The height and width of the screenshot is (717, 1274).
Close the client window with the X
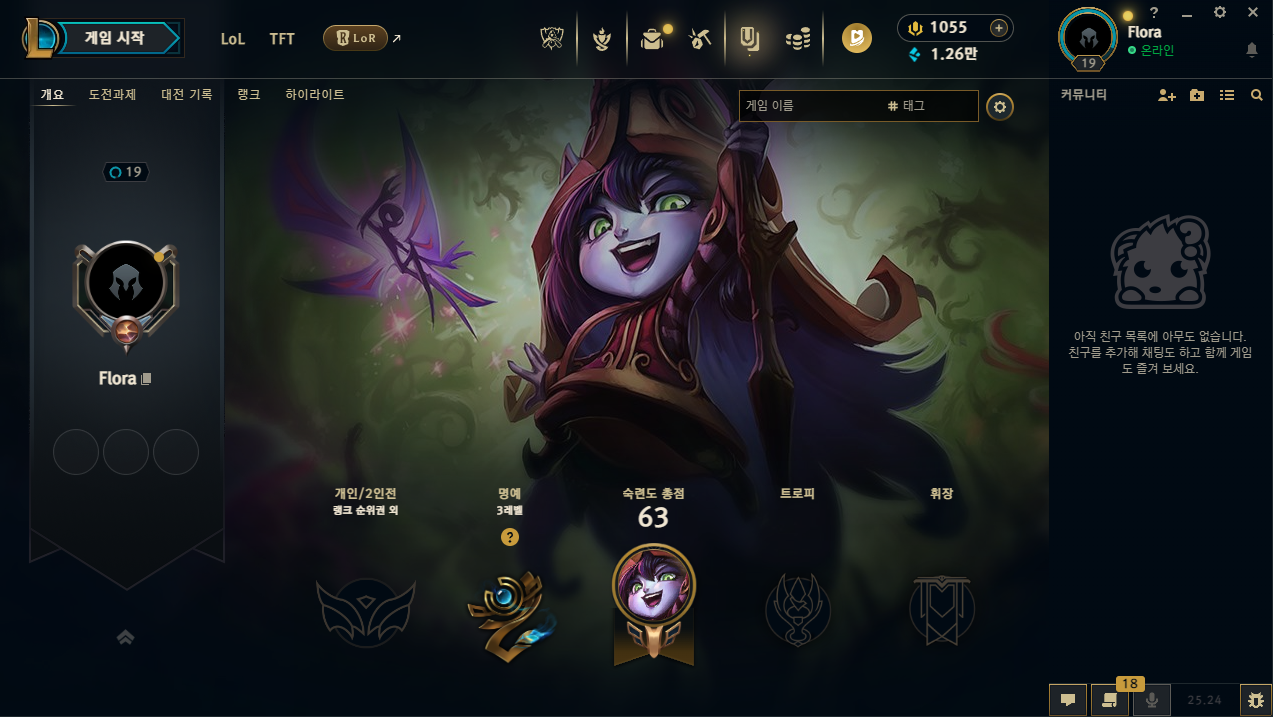1253,12
